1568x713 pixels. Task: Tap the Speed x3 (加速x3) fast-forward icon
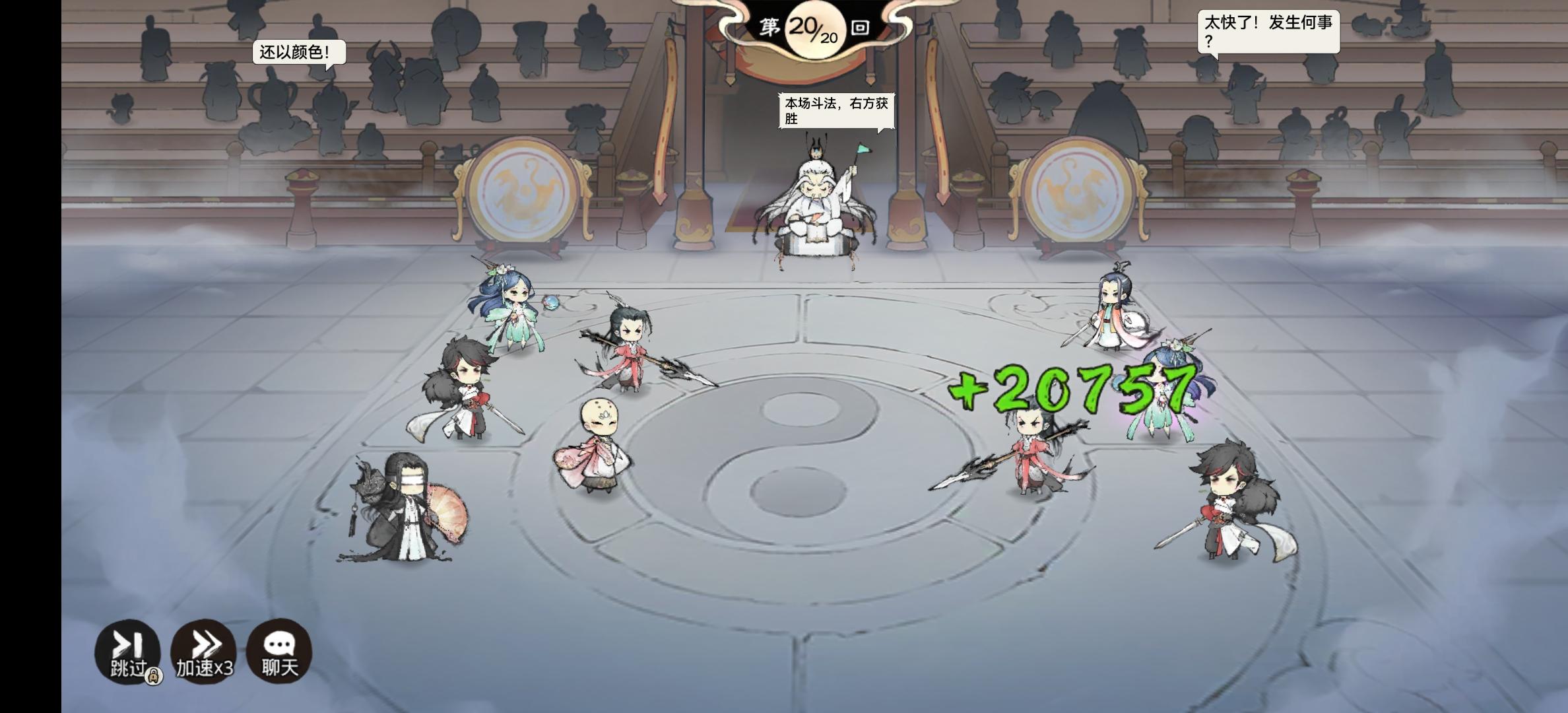point(204,651)
